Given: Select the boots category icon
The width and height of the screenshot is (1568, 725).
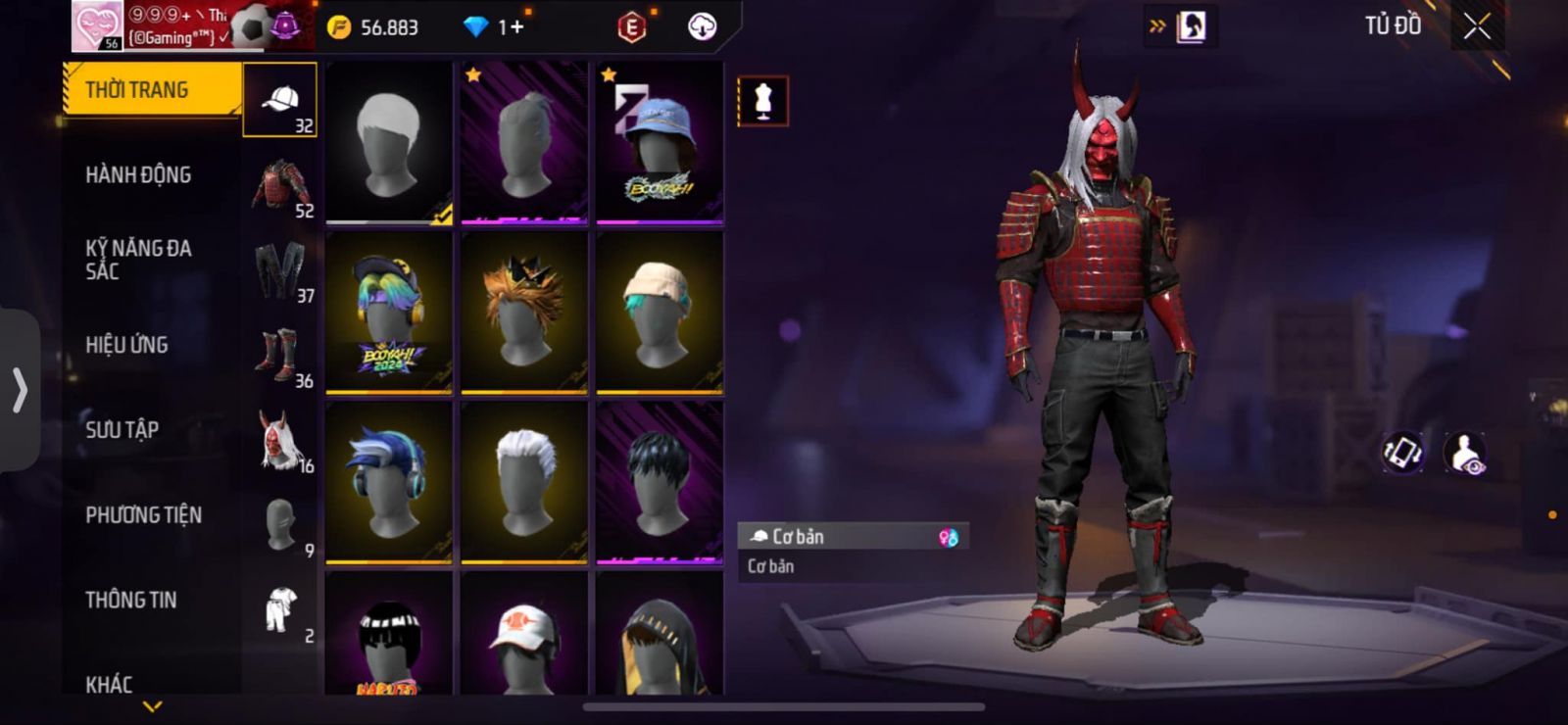Looking at the screenshot, I should (x=280, y=356).
